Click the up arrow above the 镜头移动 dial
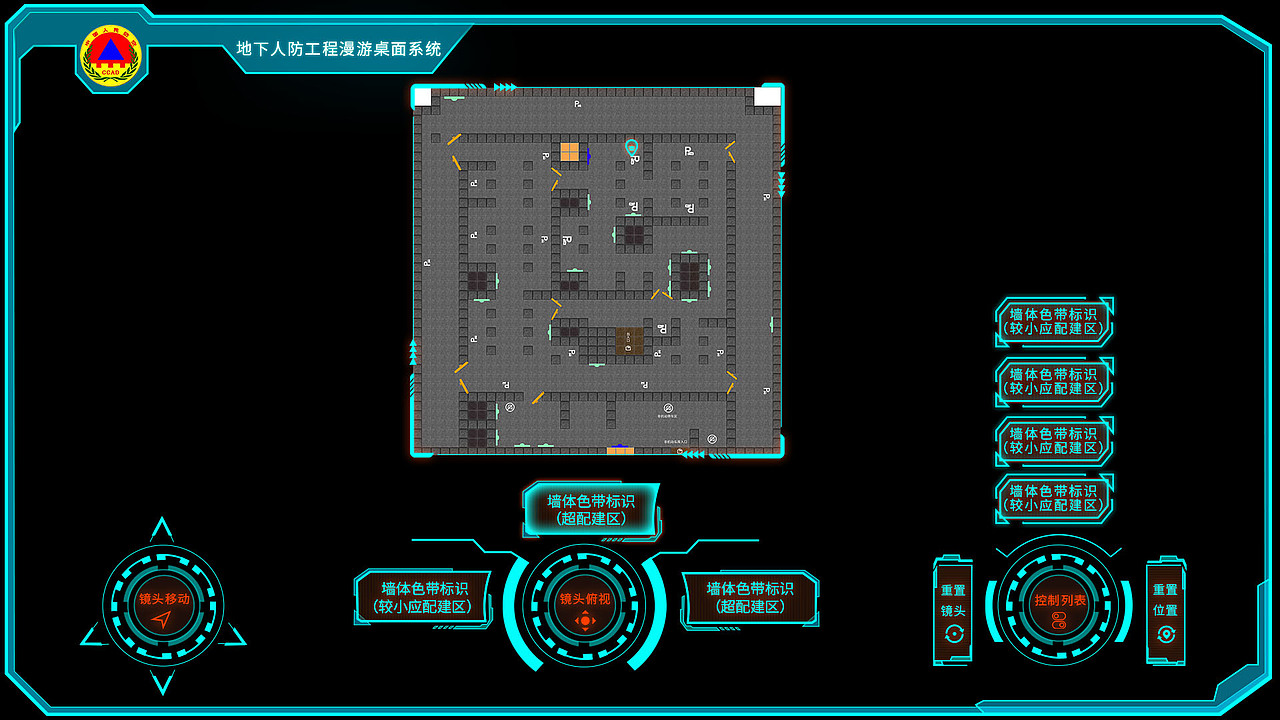The width and height of the screenshot is (1280, 720). (160, 530)
